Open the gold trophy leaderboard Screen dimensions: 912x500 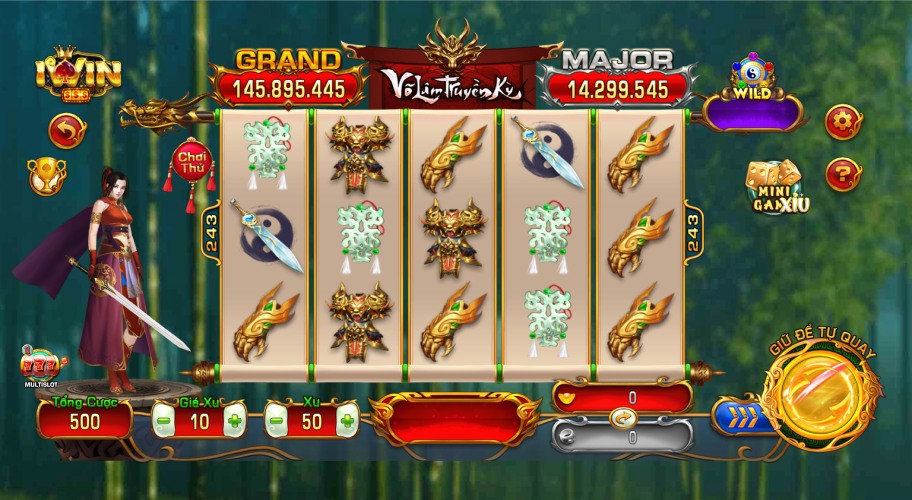(46, 174)
